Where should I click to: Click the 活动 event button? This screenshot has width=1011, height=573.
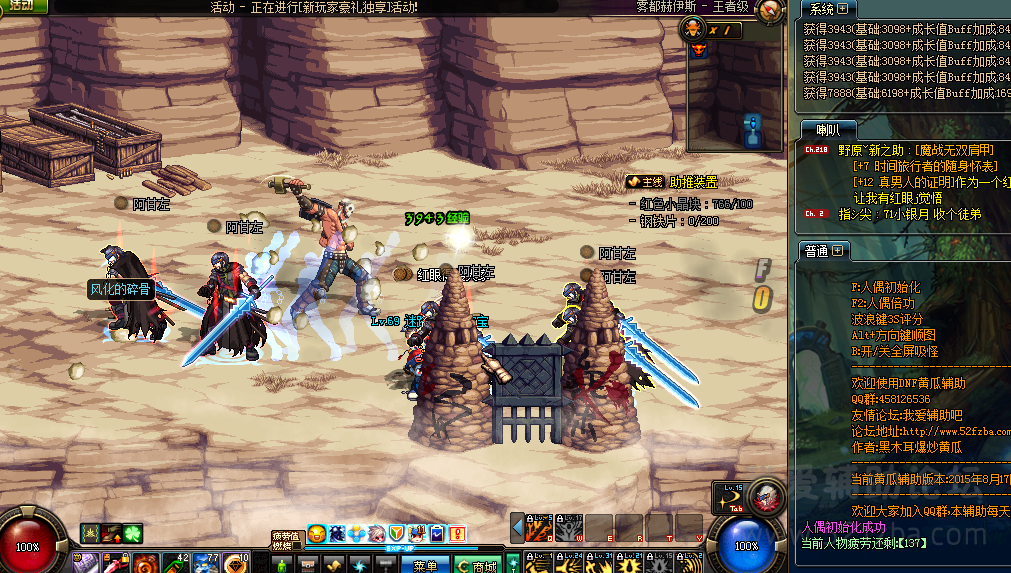(x=23, y=6)
